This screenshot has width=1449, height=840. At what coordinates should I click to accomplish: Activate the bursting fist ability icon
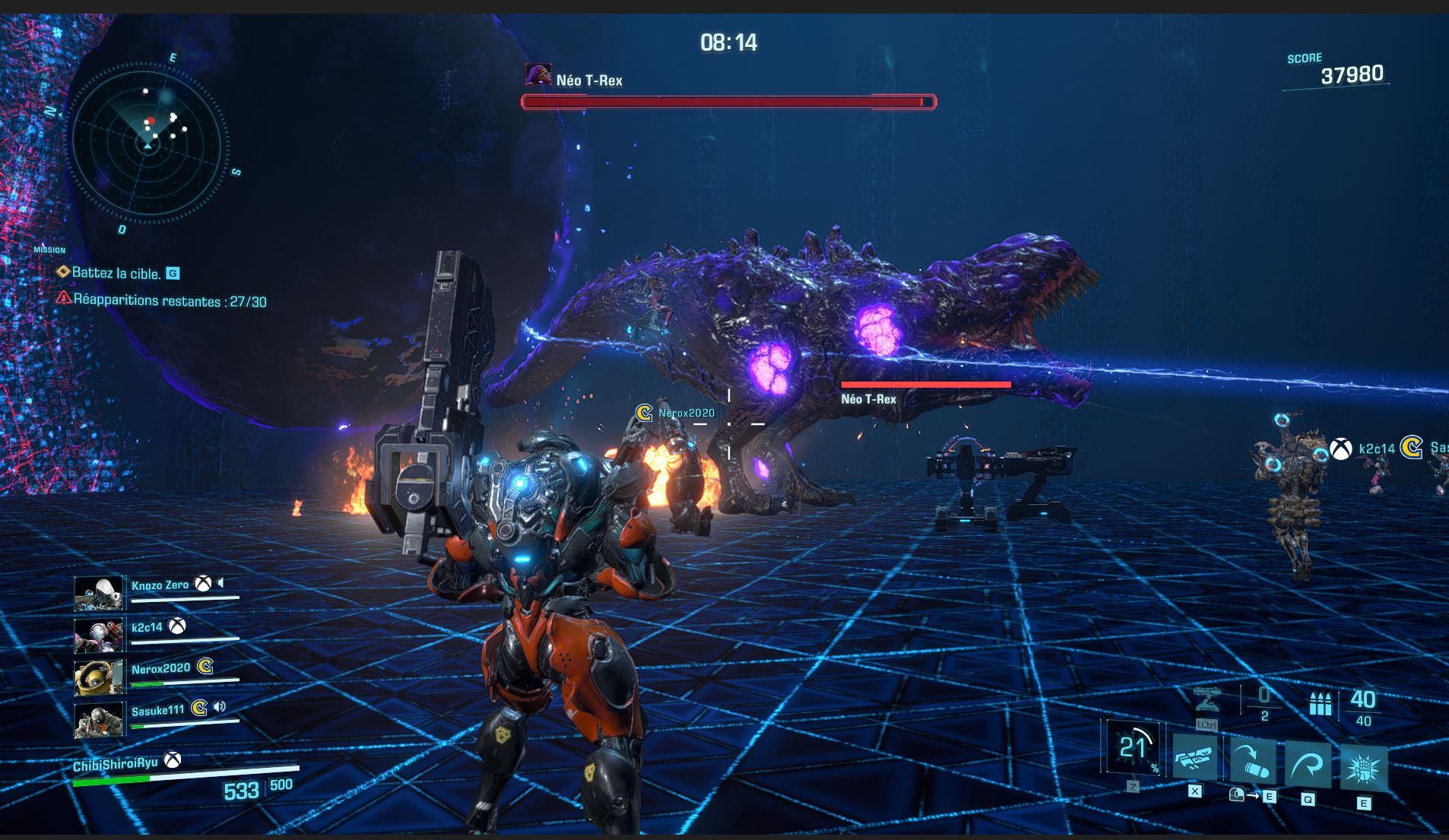tap(1363, 769)
